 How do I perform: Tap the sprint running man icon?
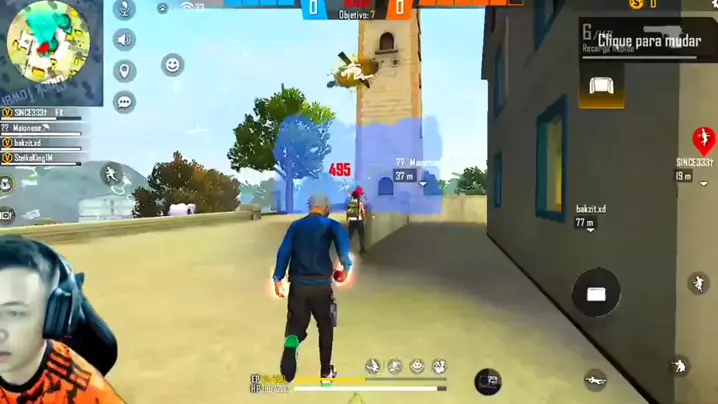pos(111,175)
